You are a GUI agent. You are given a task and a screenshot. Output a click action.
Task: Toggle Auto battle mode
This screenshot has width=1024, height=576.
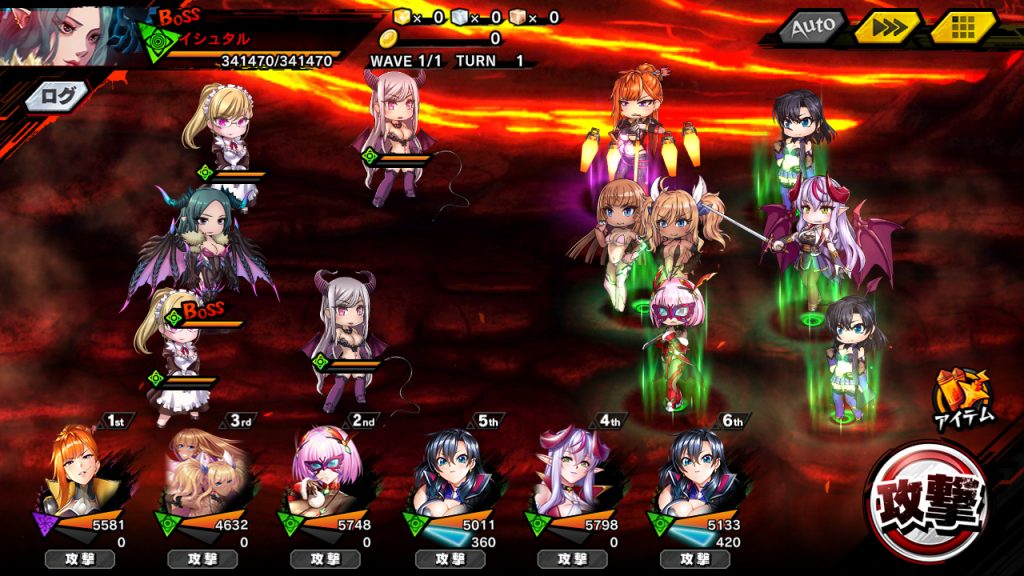pyautogui.click(x=811, y=28)
